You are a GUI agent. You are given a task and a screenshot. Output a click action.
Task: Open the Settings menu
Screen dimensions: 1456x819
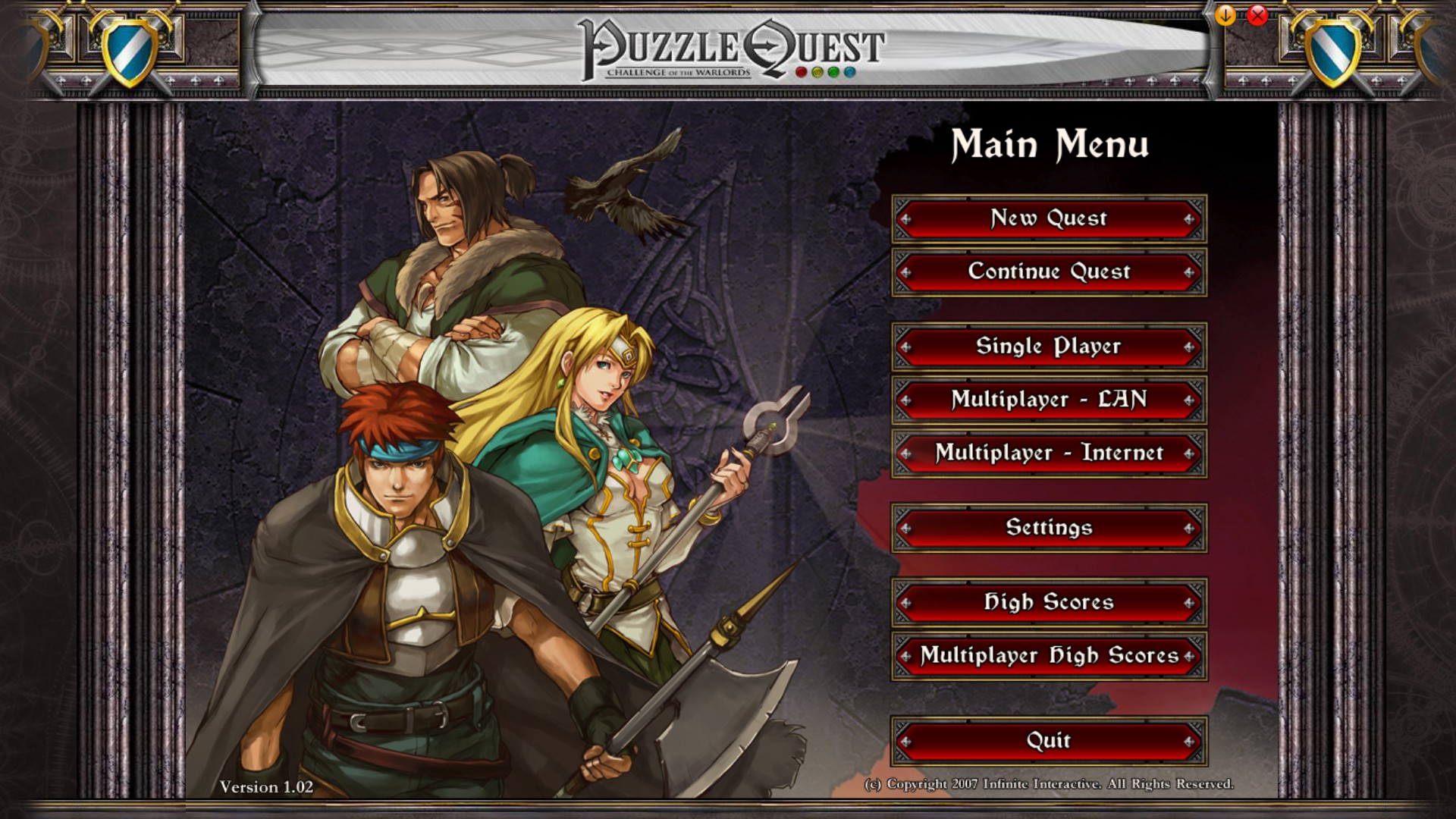click(1049, 528)
